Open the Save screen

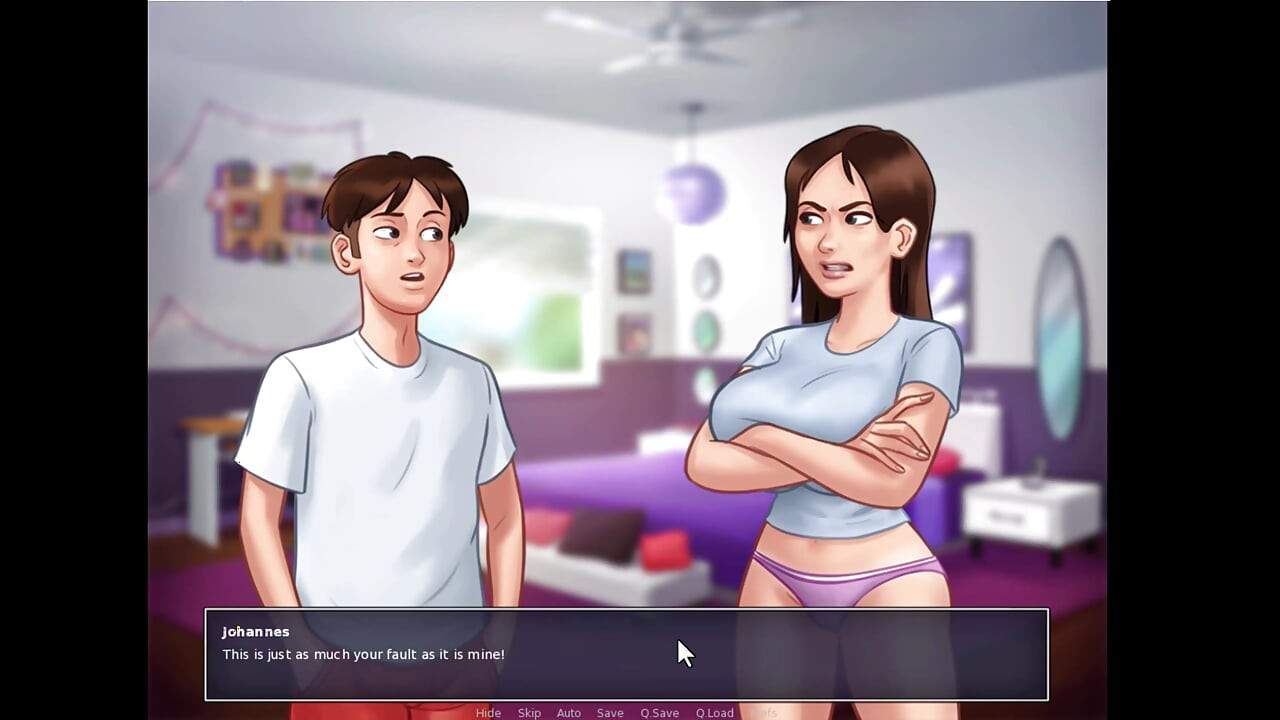point(610,713)
